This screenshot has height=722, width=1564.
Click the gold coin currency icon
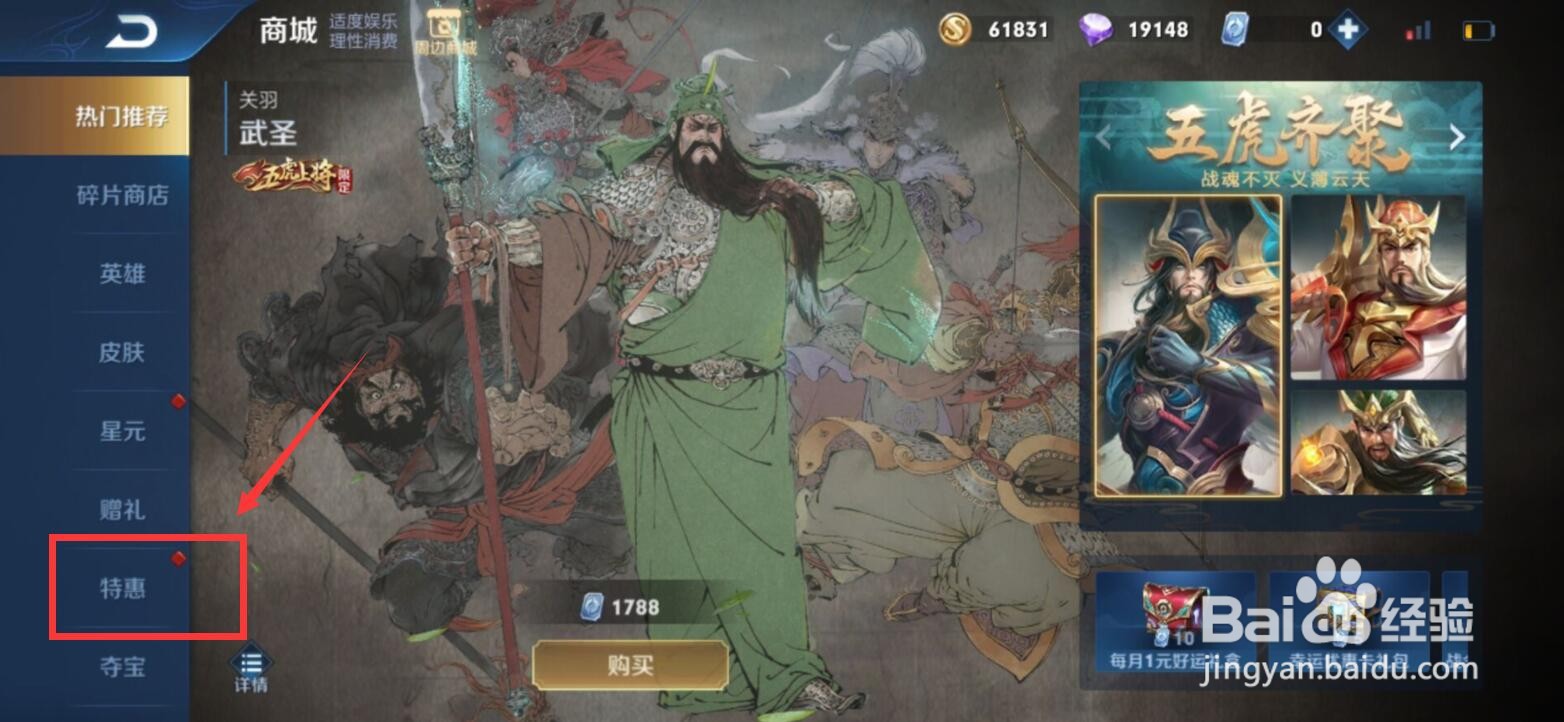pos(954,29)
